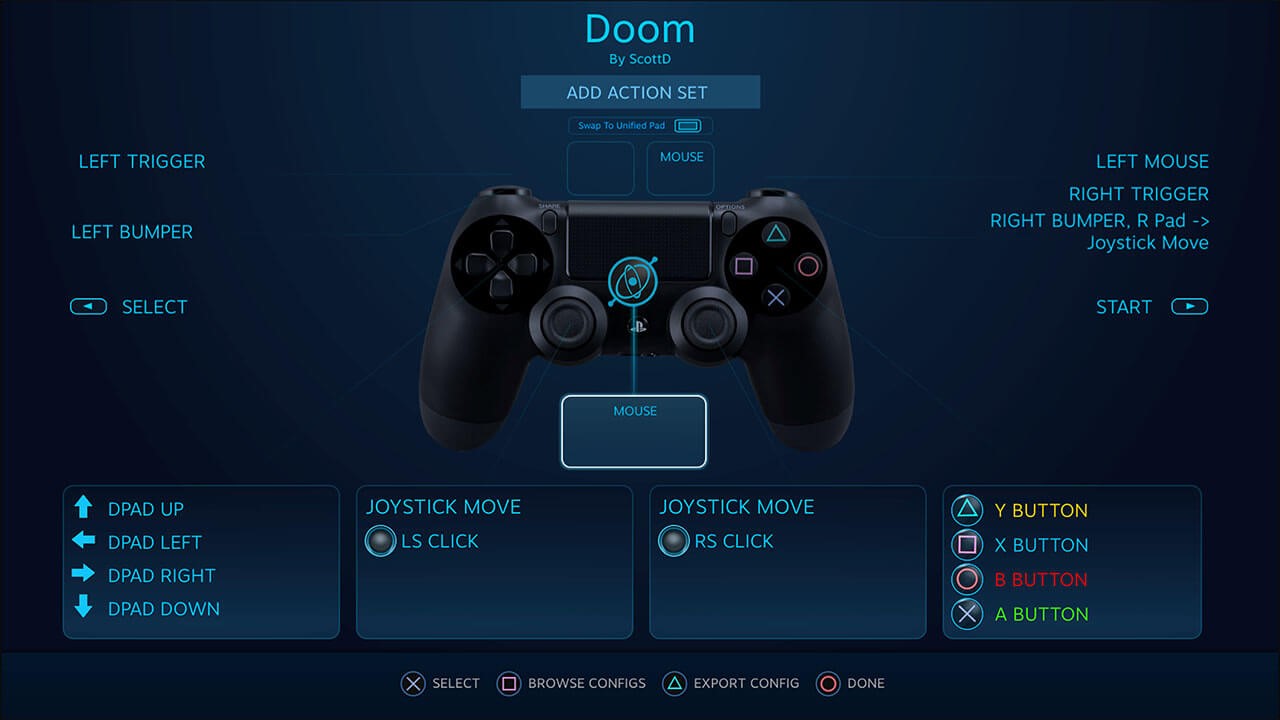The image size is (1280, 720).
Task: Click the X Button square icon
Action: pyautogui.click(x=967, y=545)
